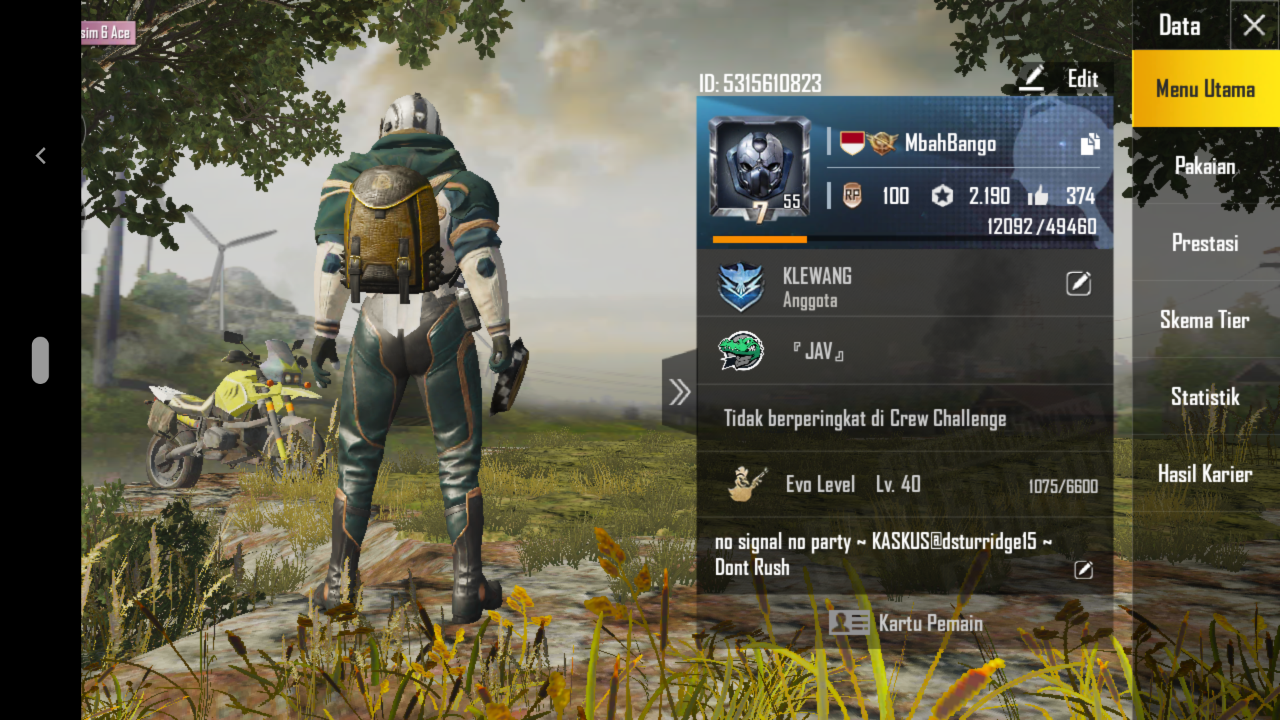1280x720 pixels.
Task: Edit the KLEWANG clan entry
Action: [1078, 284]
